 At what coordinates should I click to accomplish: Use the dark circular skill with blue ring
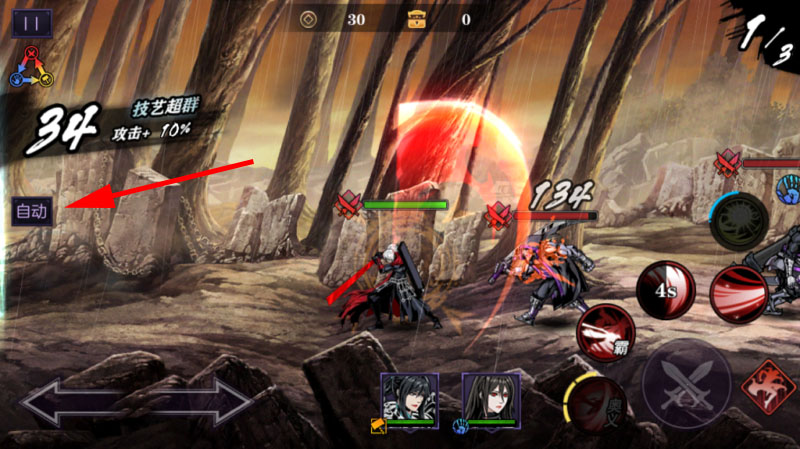[739, 220]
